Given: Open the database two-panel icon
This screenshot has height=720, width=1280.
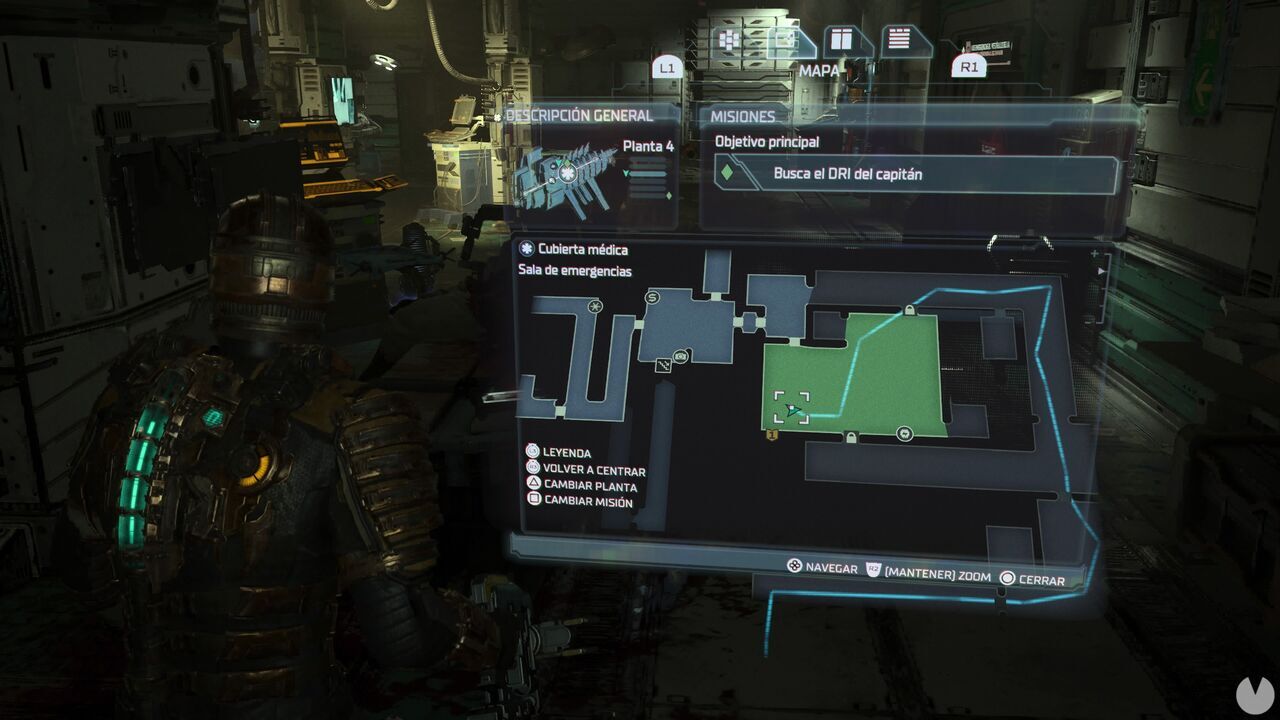Looking at the screenshot, I should [841, 40].
